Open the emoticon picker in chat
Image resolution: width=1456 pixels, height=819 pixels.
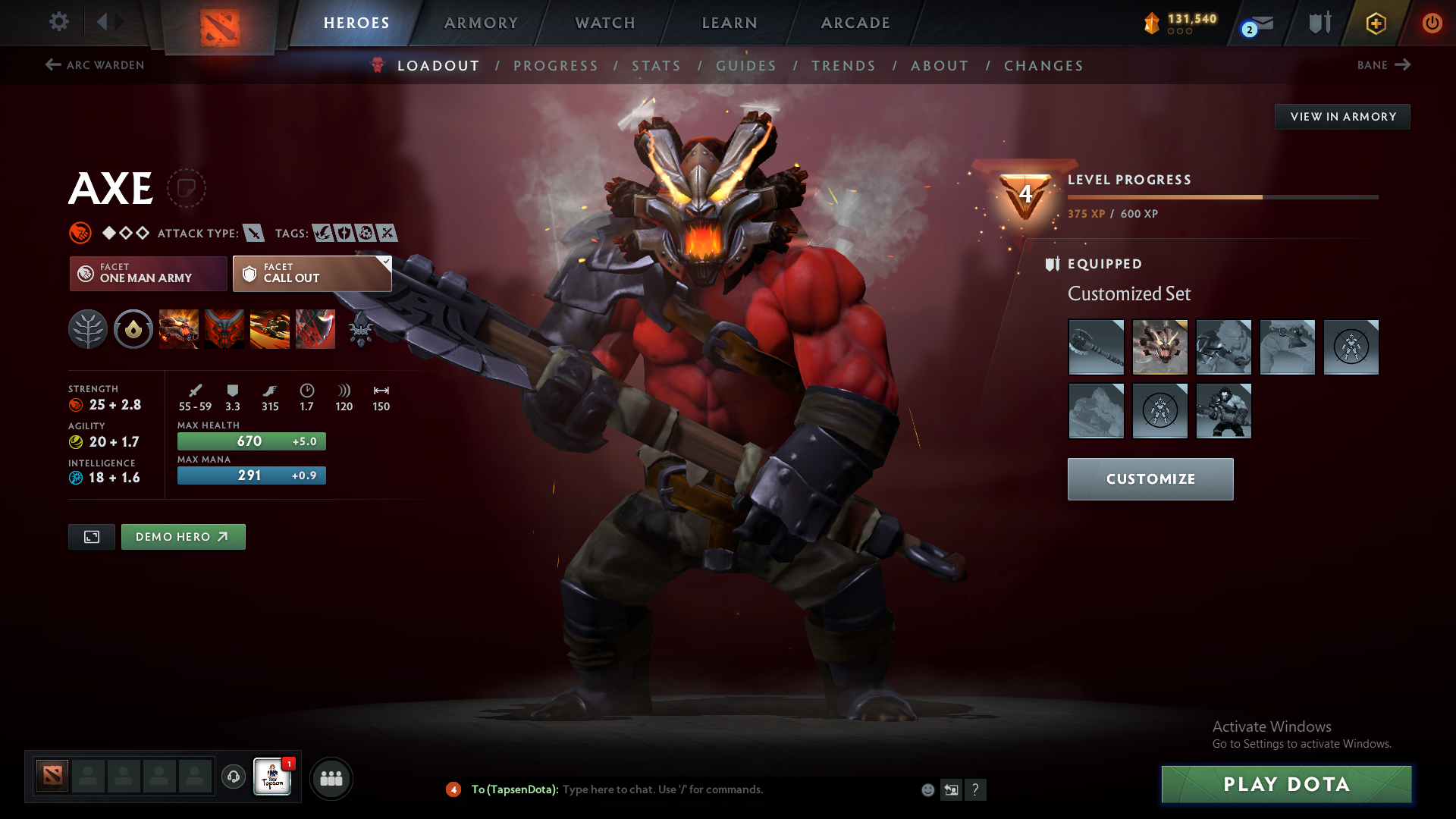tap(927, 789)
